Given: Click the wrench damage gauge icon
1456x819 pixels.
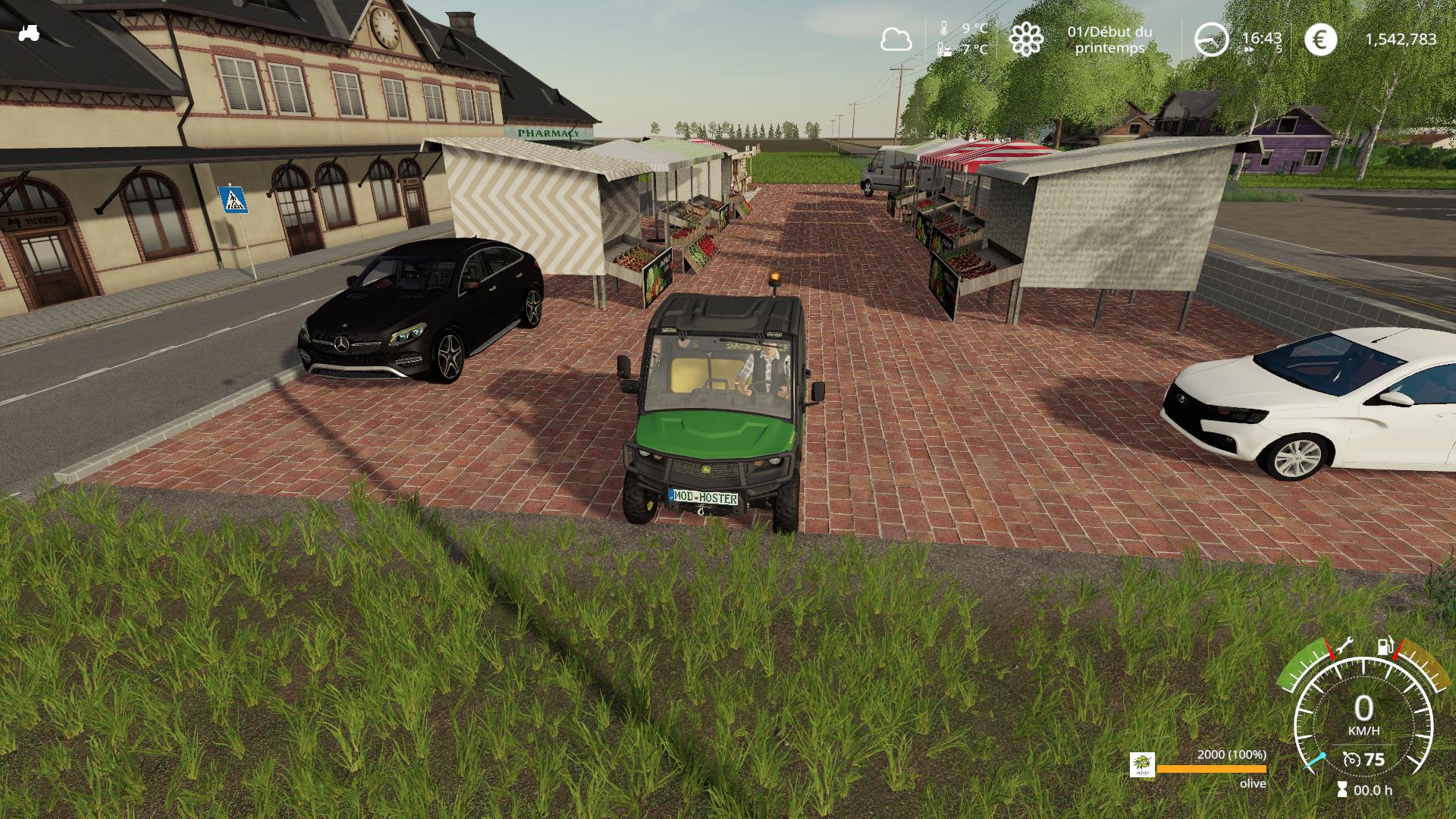Looking at the screenshot, I should [1346, 645].
